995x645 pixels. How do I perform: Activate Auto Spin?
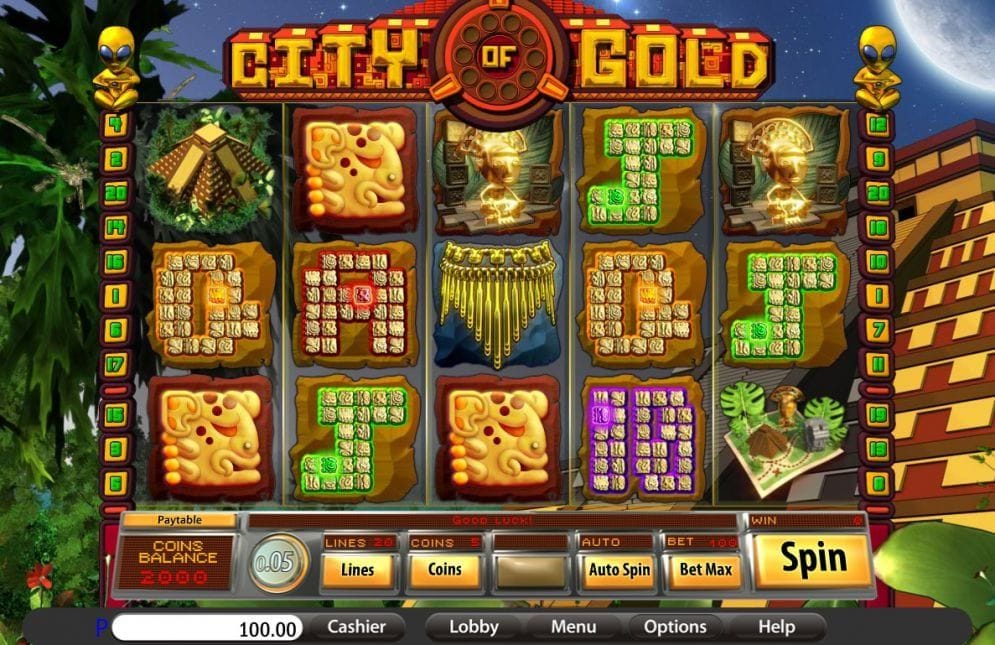point(618,570)
